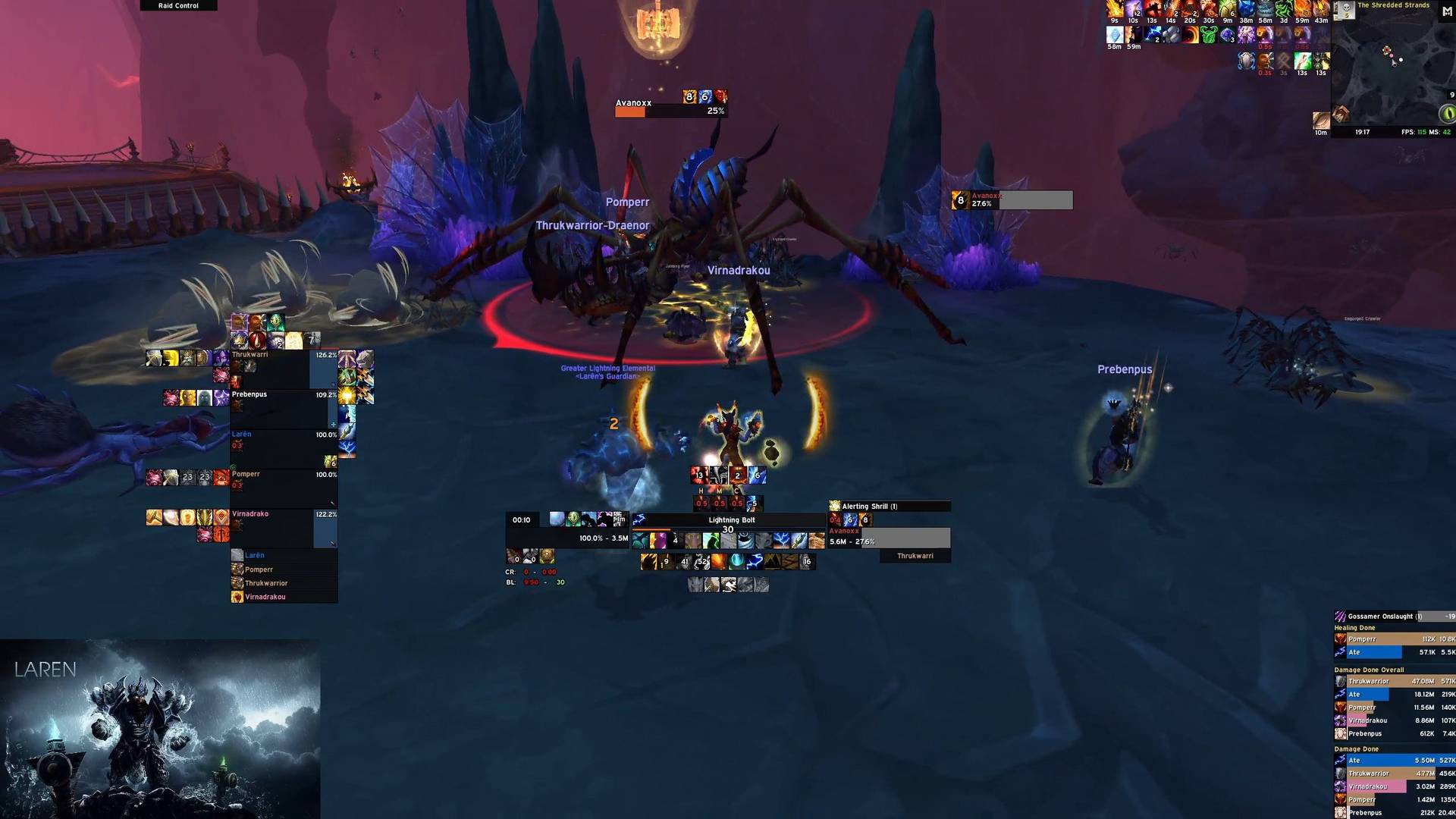Click the Virnadrakou row in the name list

click(284, 597)
